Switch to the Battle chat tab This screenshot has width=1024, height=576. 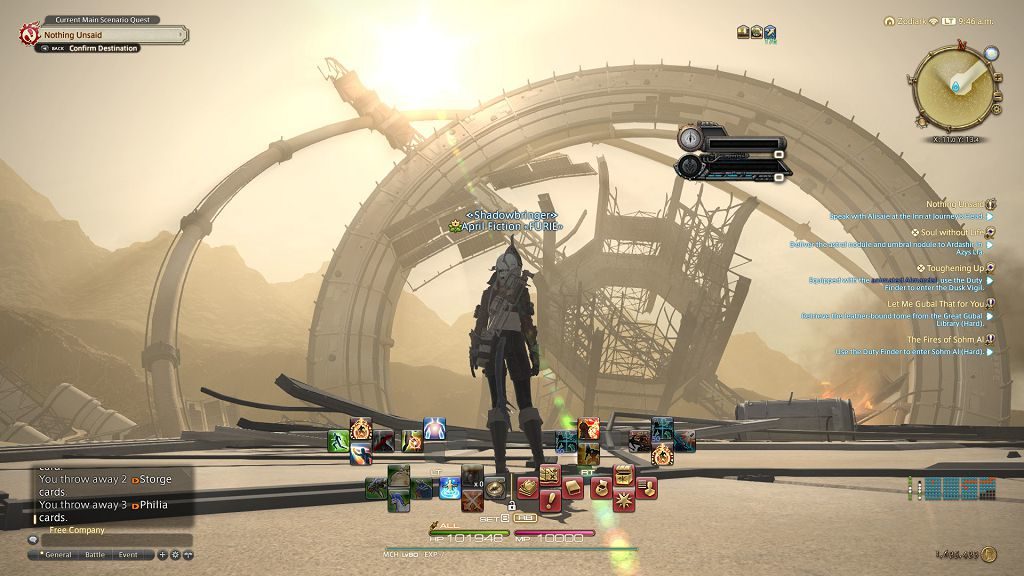click(x=95, y=554)
